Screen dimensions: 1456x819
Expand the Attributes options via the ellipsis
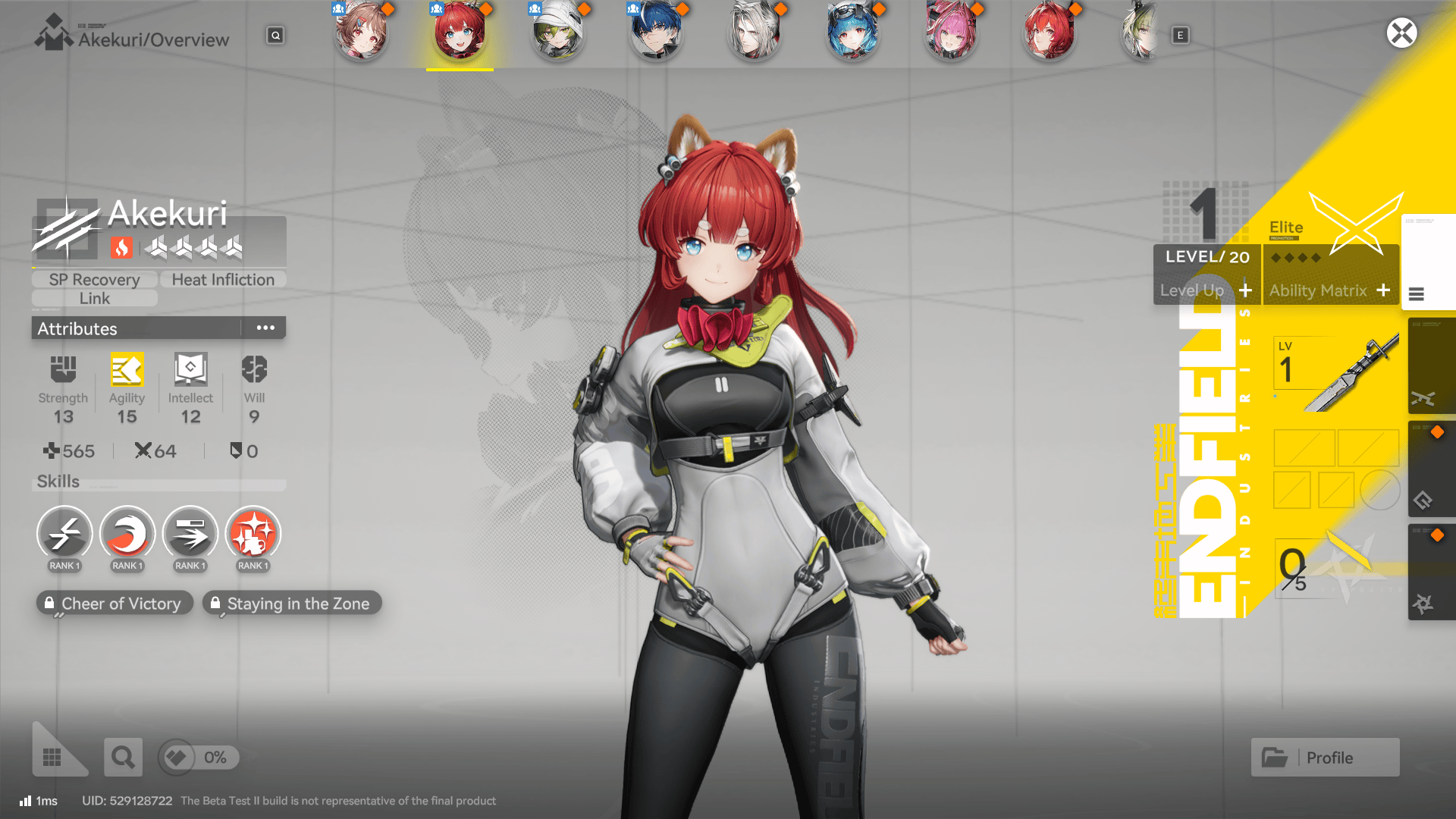(x=265, y=327)
